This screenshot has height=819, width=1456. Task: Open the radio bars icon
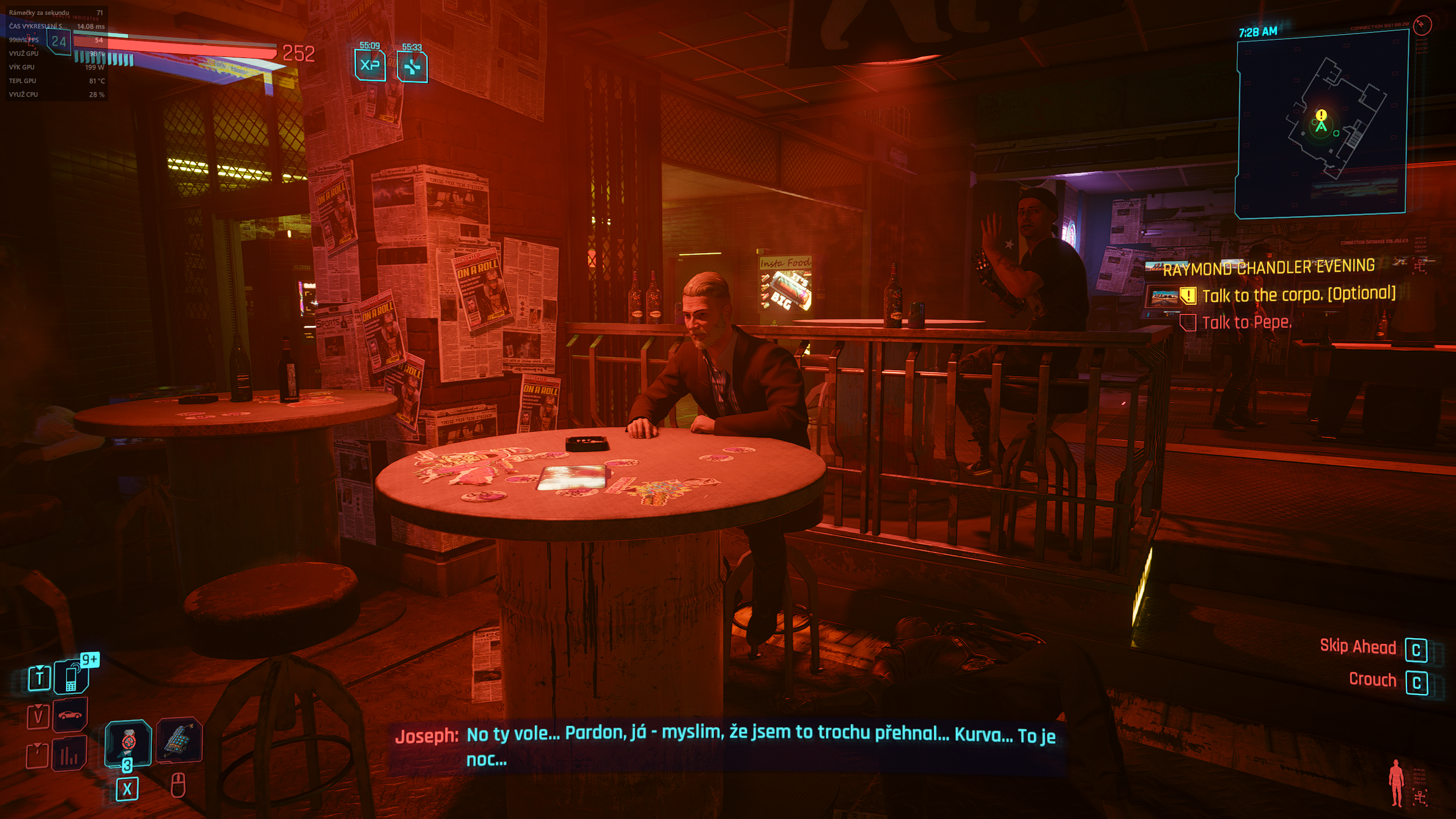69,754
